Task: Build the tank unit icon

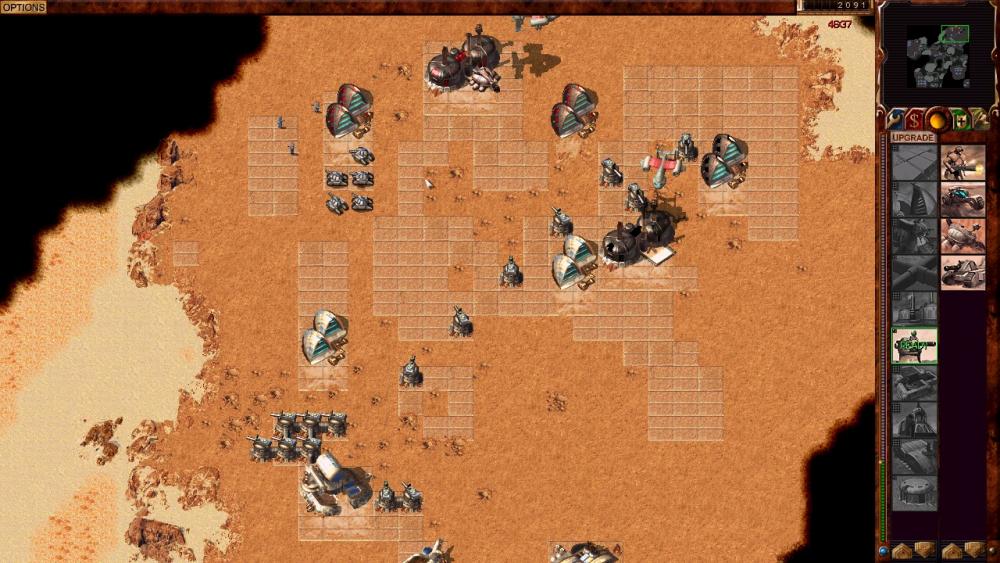Action: pos(962,272)
